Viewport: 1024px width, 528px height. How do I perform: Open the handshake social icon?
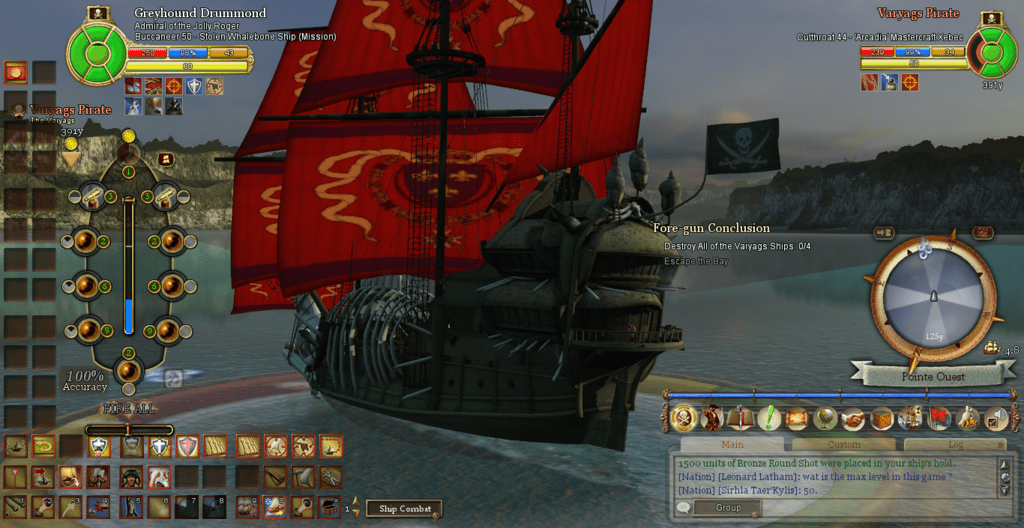tap(853, 417)
